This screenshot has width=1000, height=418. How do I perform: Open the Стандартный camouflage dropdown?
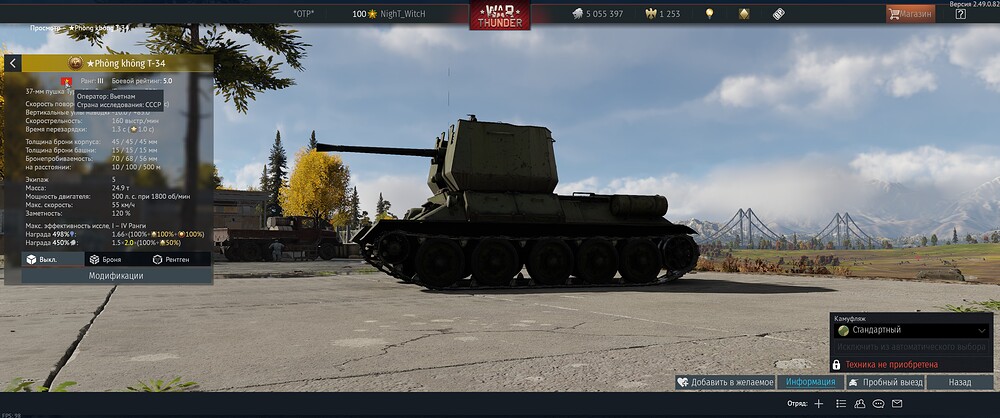(x=910, y=330)
